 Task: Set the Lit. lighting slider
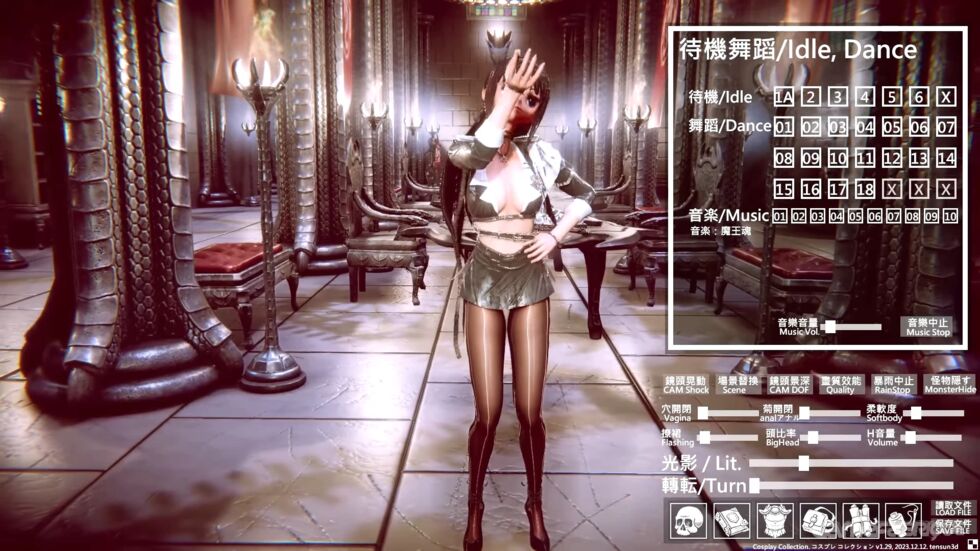click(x=804, y=463)
